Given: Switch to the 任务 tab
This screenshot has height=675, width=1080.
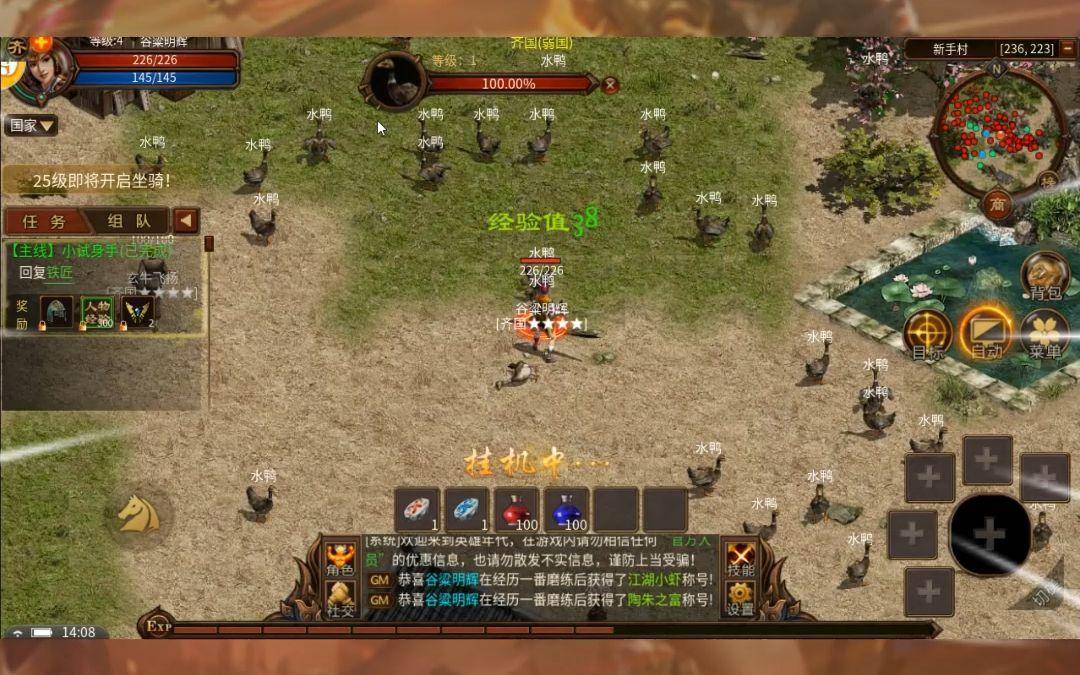Looking at the screenshot, I should (44, 222).
